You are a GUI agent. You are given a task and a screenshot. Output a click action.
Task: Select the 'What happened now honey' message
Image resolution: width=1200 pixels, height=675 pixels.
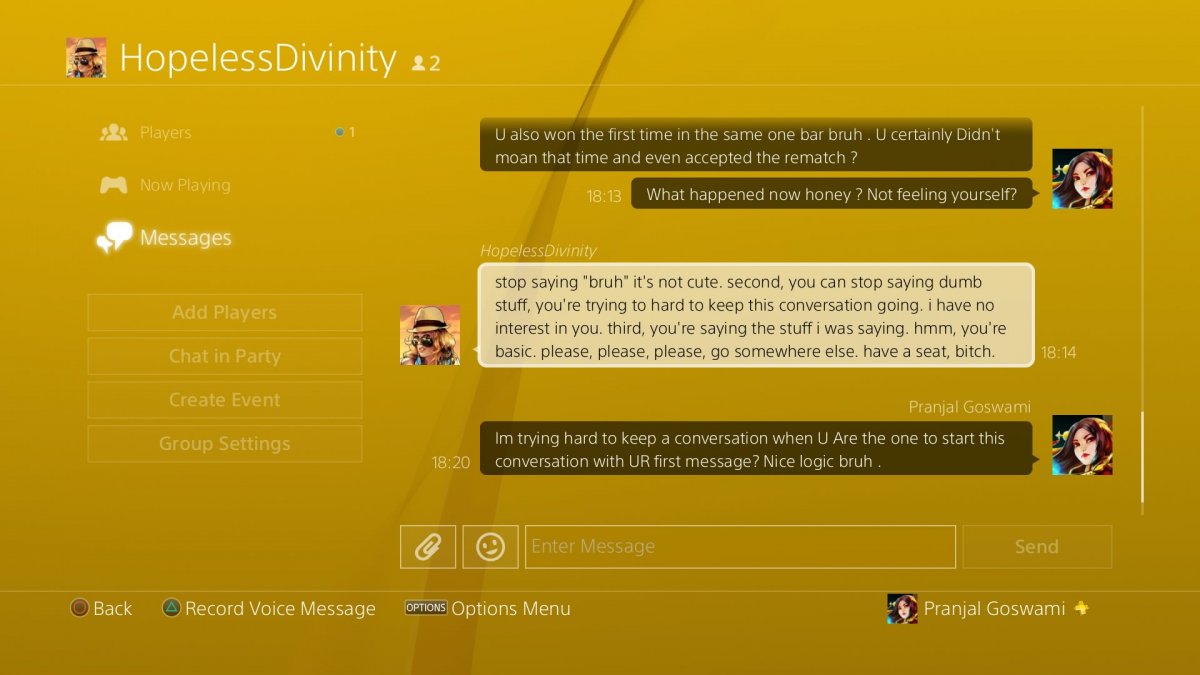point(831,195)
